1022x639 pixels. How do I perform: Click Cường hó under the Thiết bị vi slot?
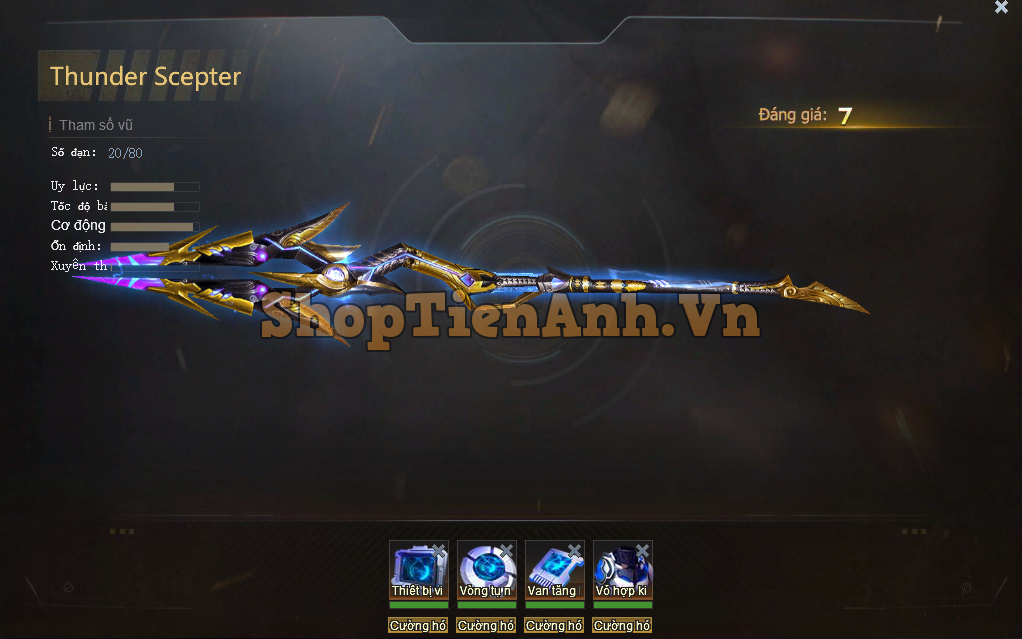[x=418, y=626]
